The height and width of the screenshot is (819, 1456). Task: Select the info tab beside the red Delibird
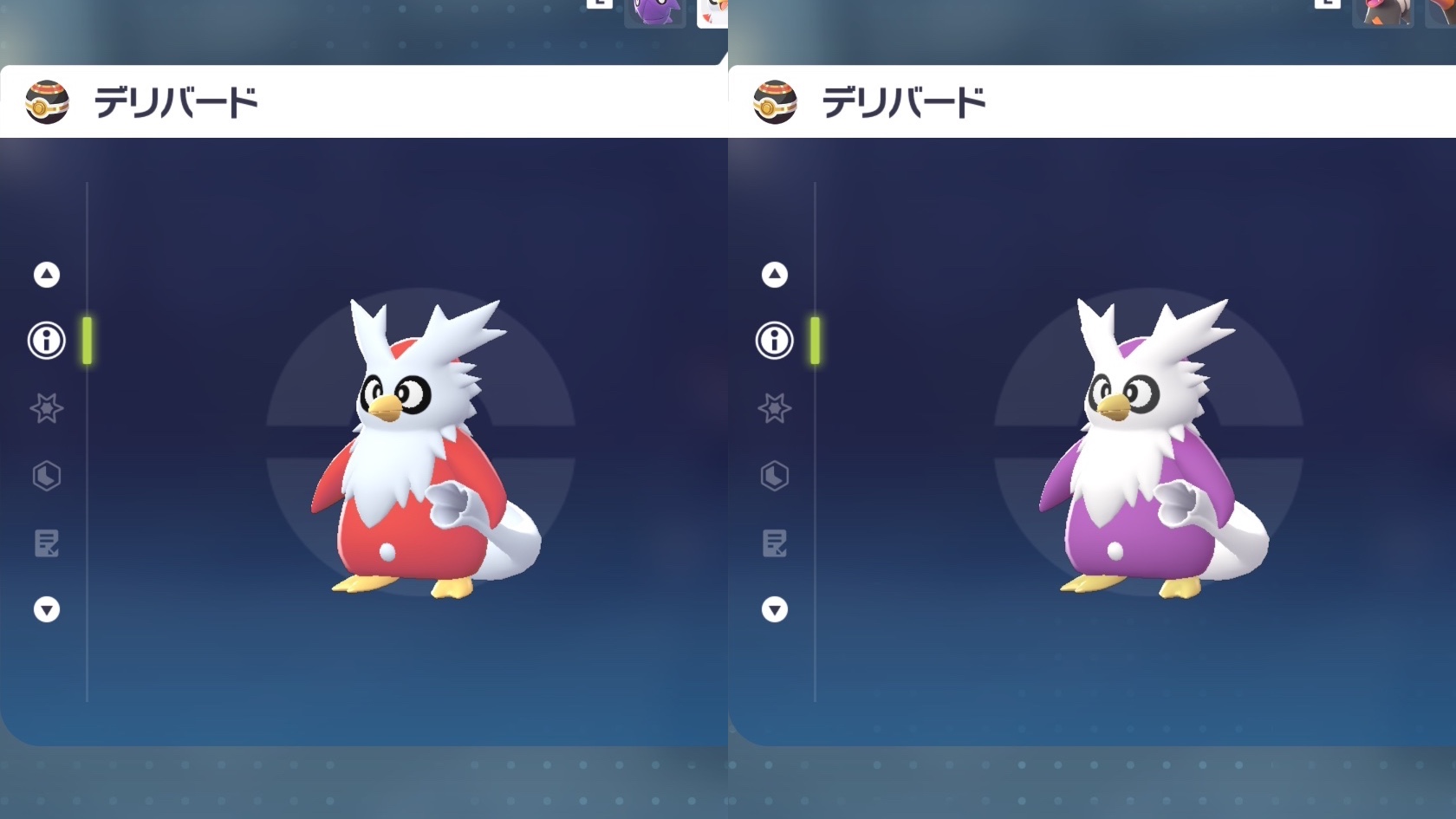click(47, 341)
